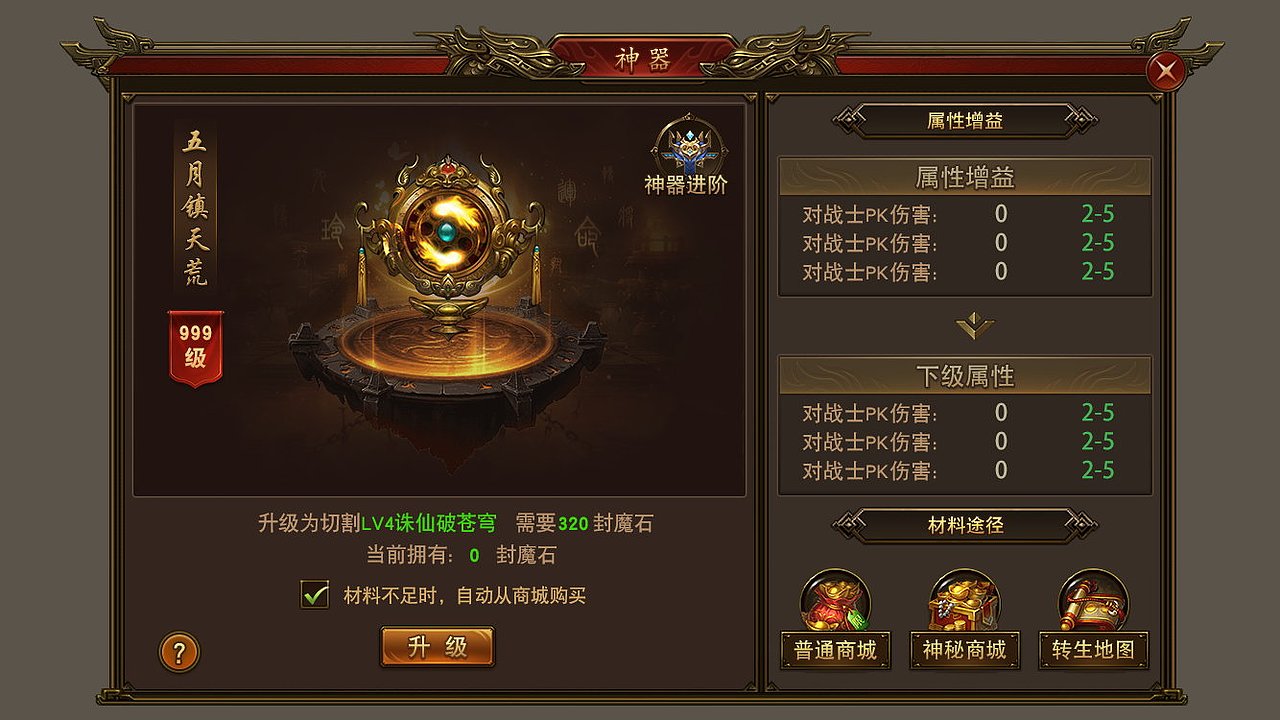Screen dimensions: 1280x720
Task: Select the 下级属性 attributes header
Action: click(x=963, y=376)
